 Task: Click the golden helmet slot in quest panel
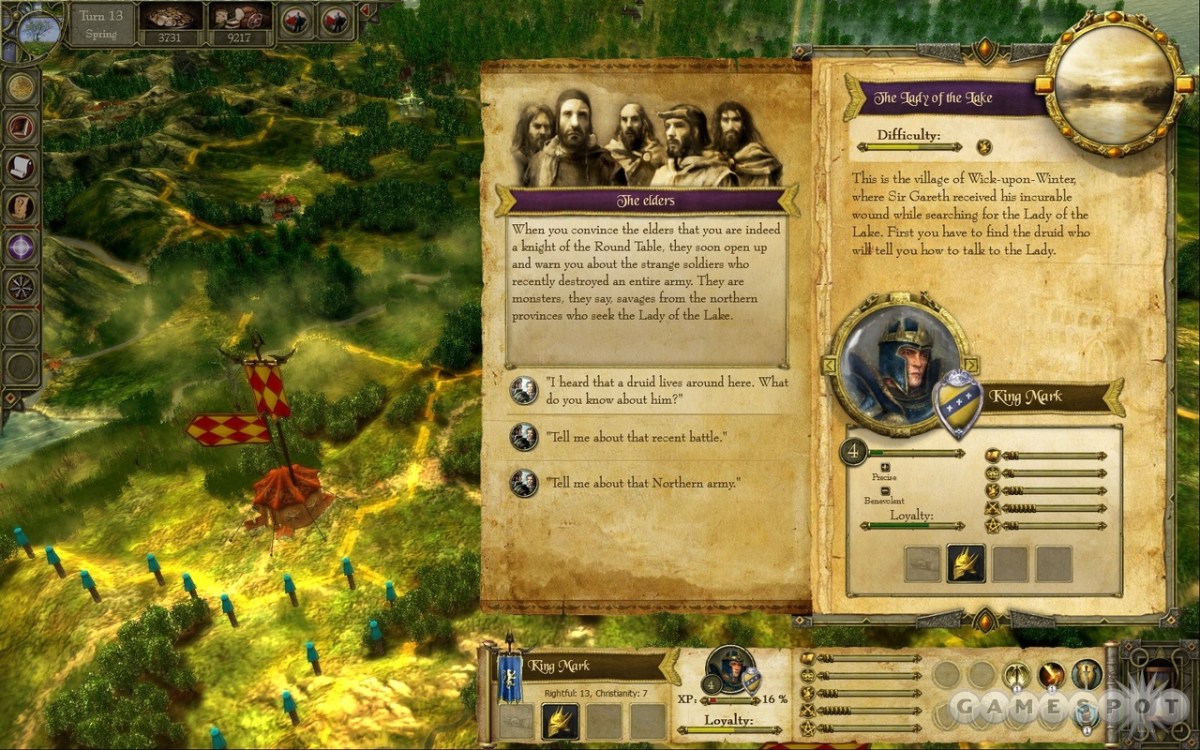(x=966, y=564)
